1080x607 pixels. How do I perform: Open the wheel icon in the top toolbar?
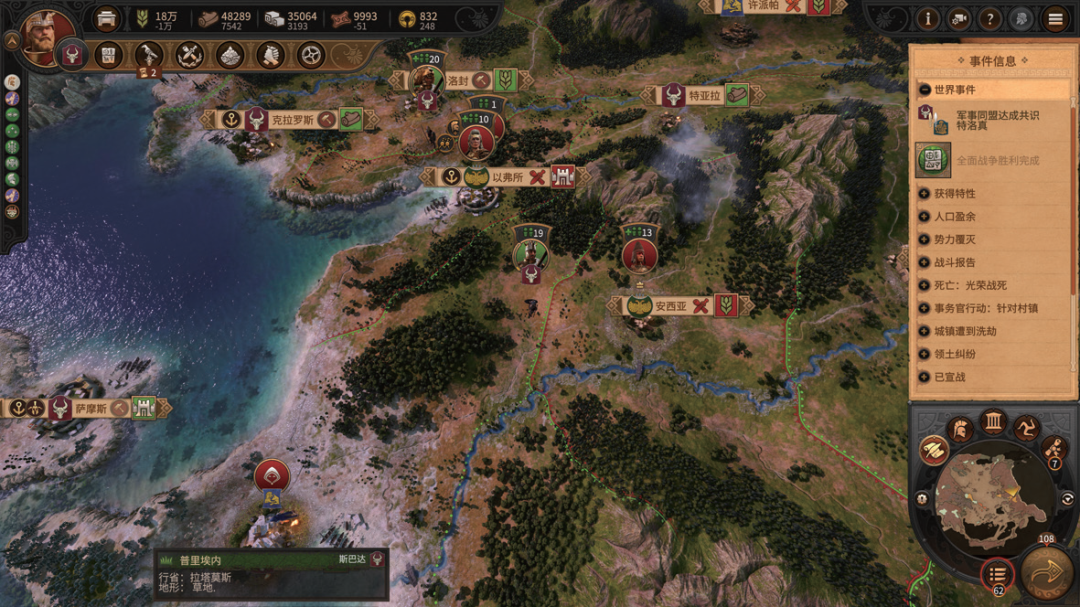pyautogui.click(x=312, y=55)
